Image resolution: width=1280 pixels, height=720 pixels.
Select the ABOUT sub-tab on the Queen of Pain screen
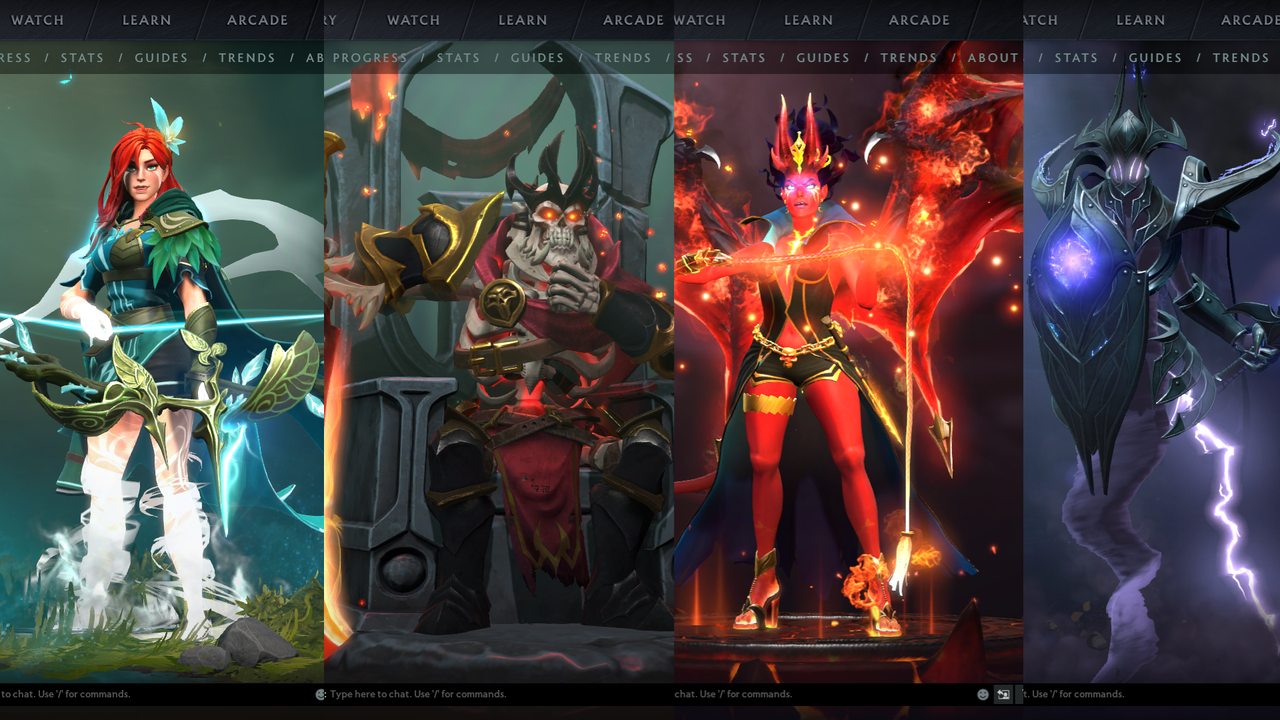[991, 57]
